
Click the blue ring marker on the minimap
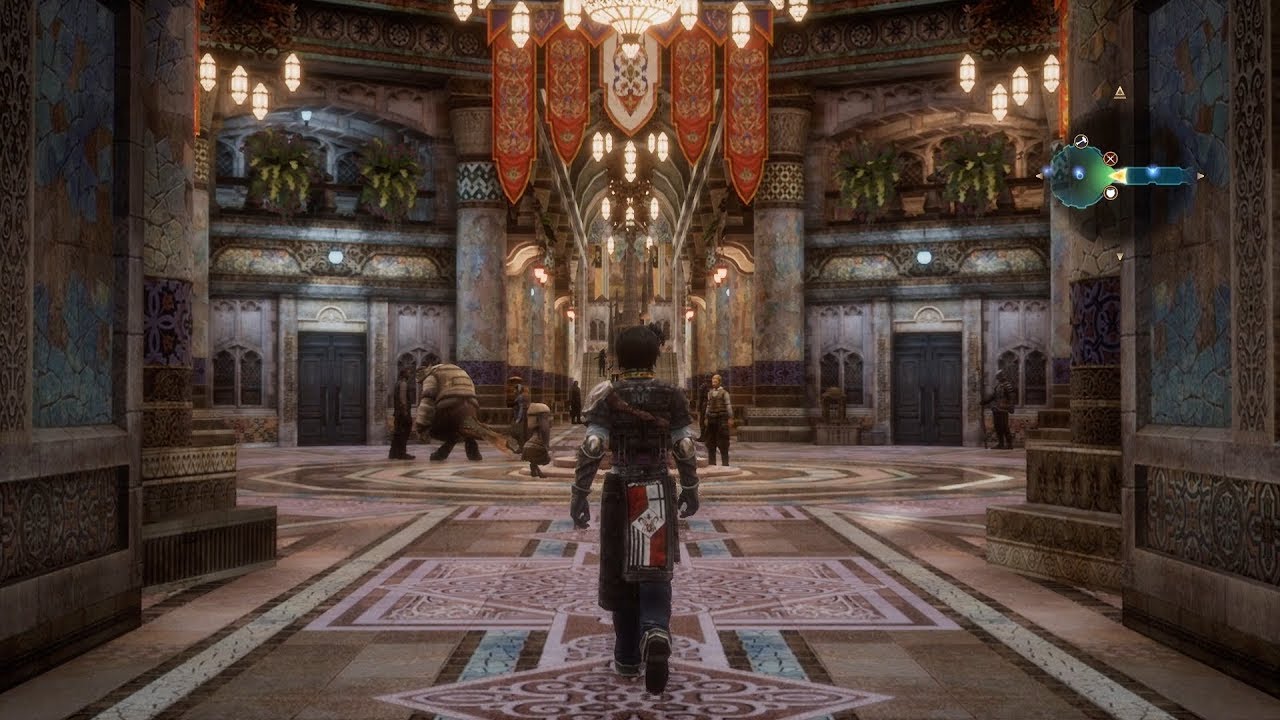coord(1079,173)
